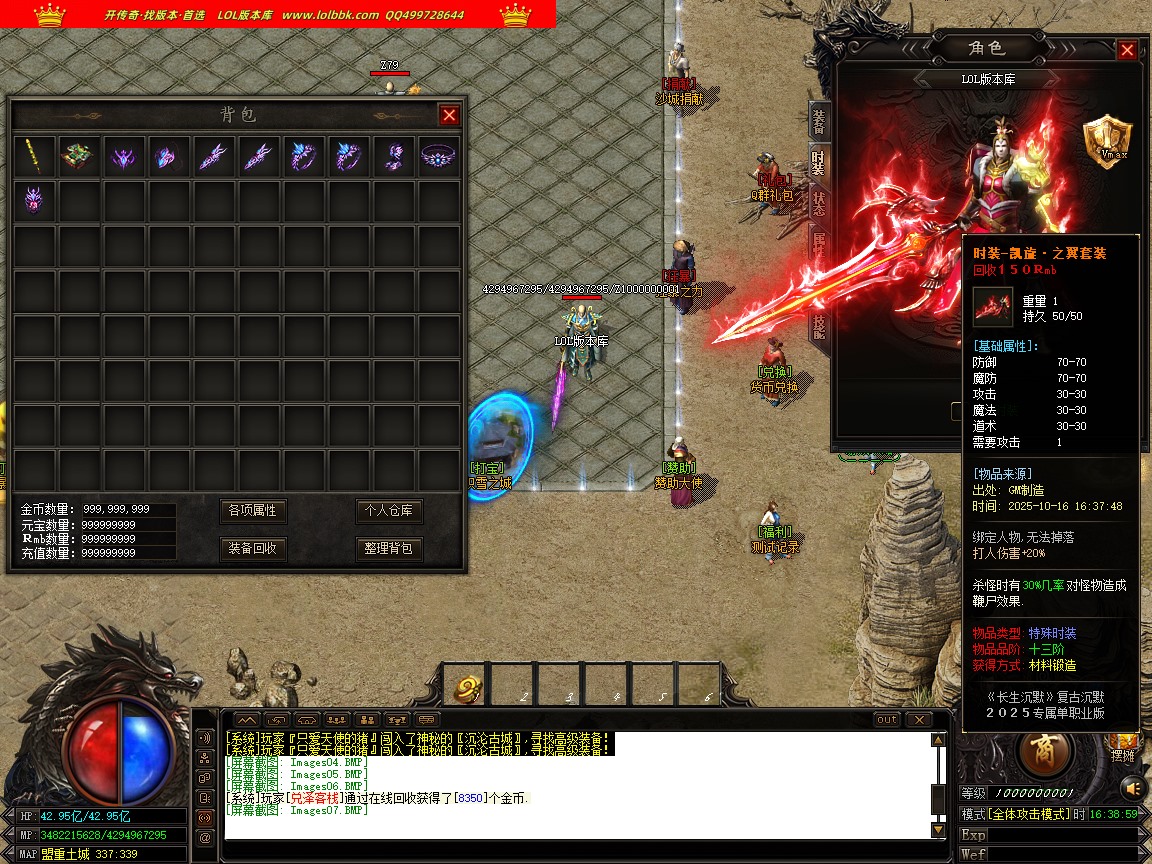
Task: Select the purple helmet with red gem
Action: [x=35, y=201]
